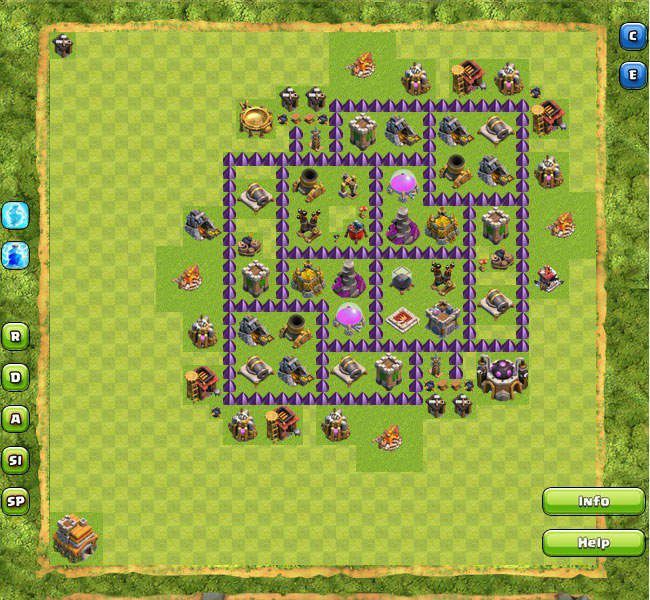Select the green A button
This screenshot has width=650, height=600.
[x=15, y=418]
